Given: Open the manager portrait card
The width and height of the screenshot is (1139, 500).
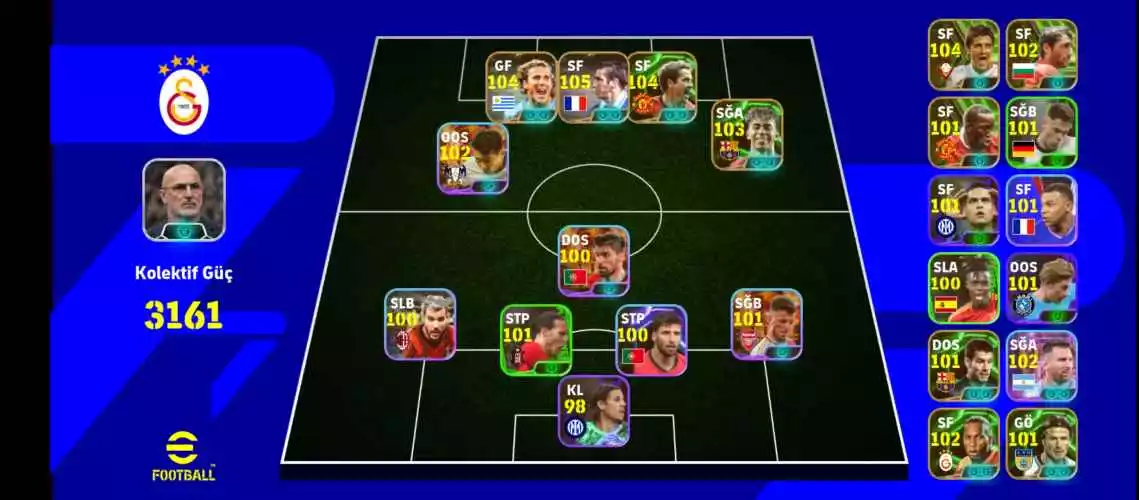Looking at the screenshot, I should point(184,200).
